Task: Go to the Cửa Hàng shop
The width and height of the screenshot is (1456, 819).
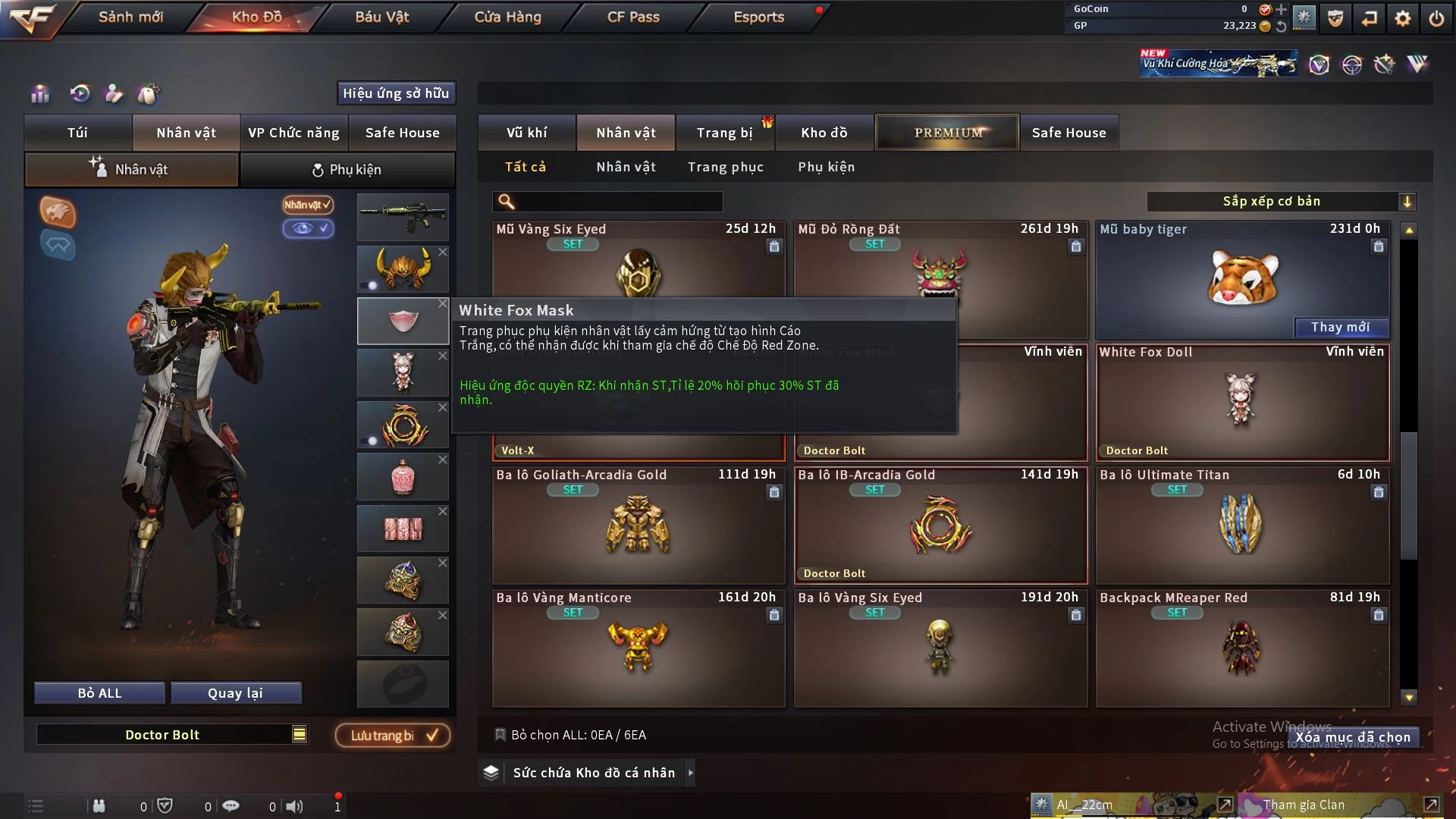Action: click(507, 17)
